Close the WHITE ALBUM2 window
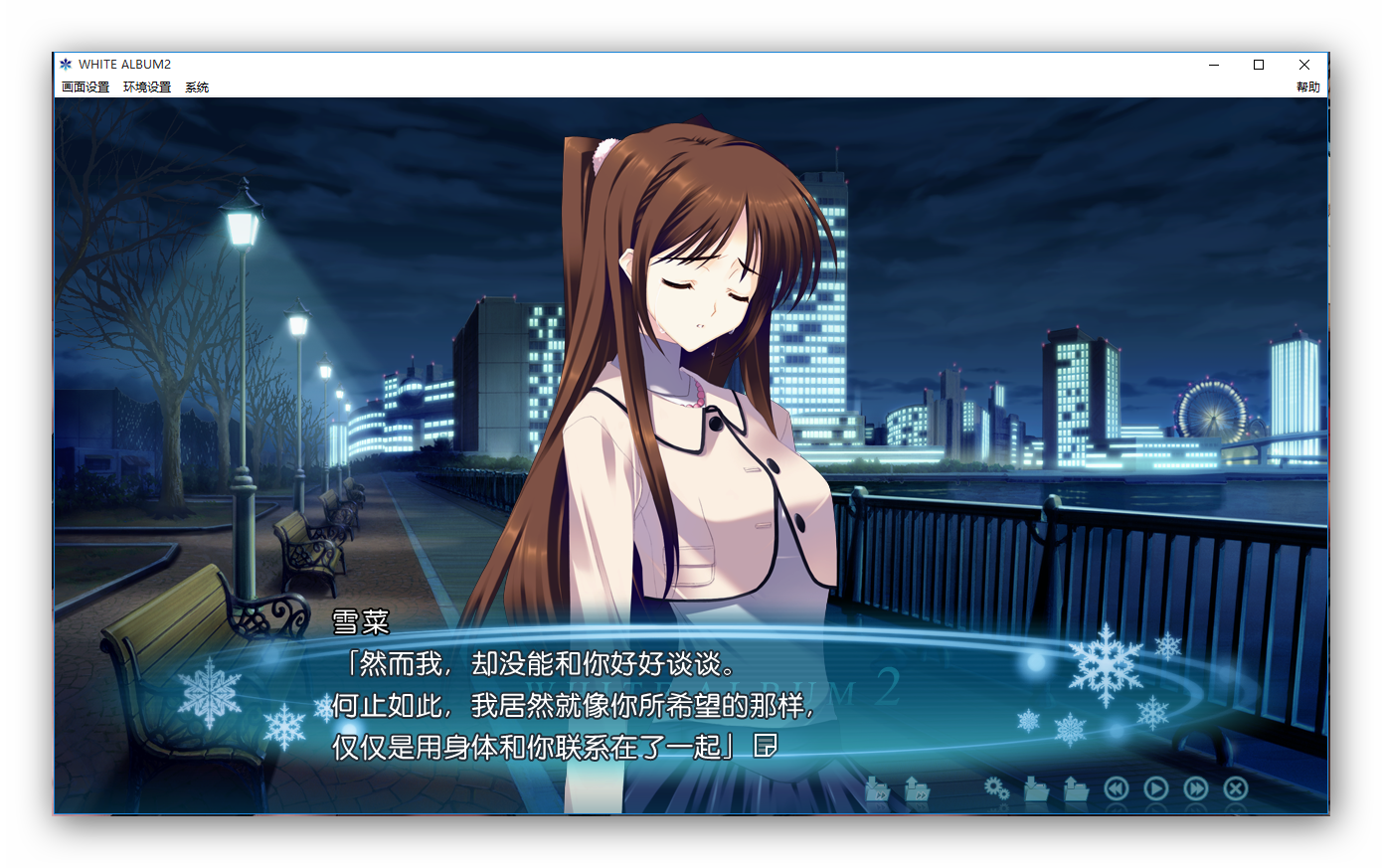This screenshot has height=868, width=1382. click(x=1304, y=65)
